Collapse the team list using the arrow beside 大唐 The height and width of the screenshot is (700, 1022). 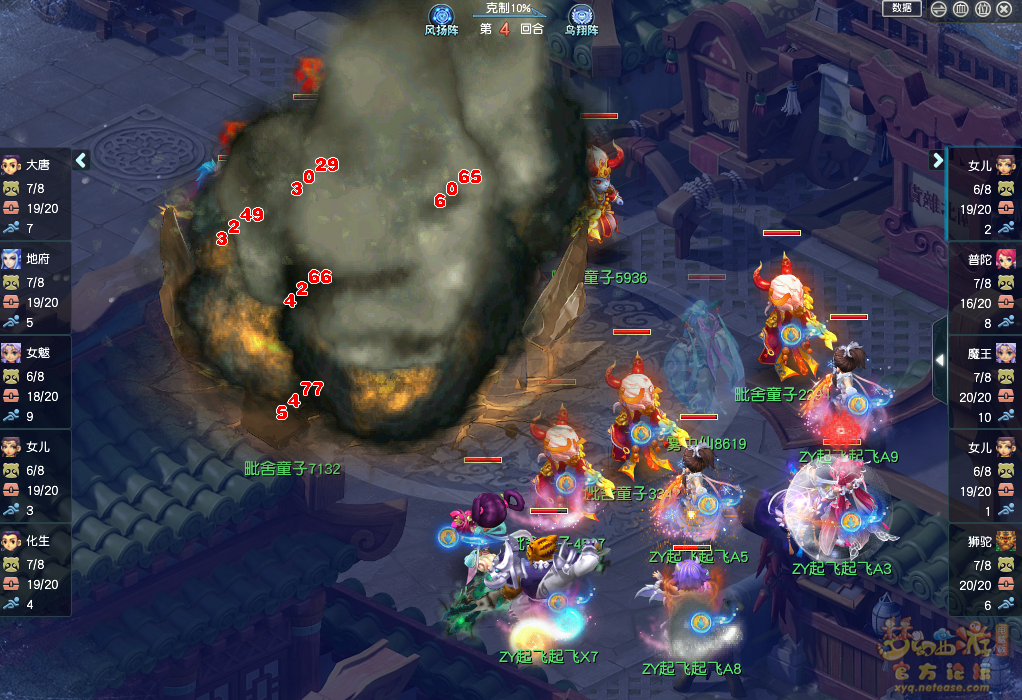click(x=82, y=160)
